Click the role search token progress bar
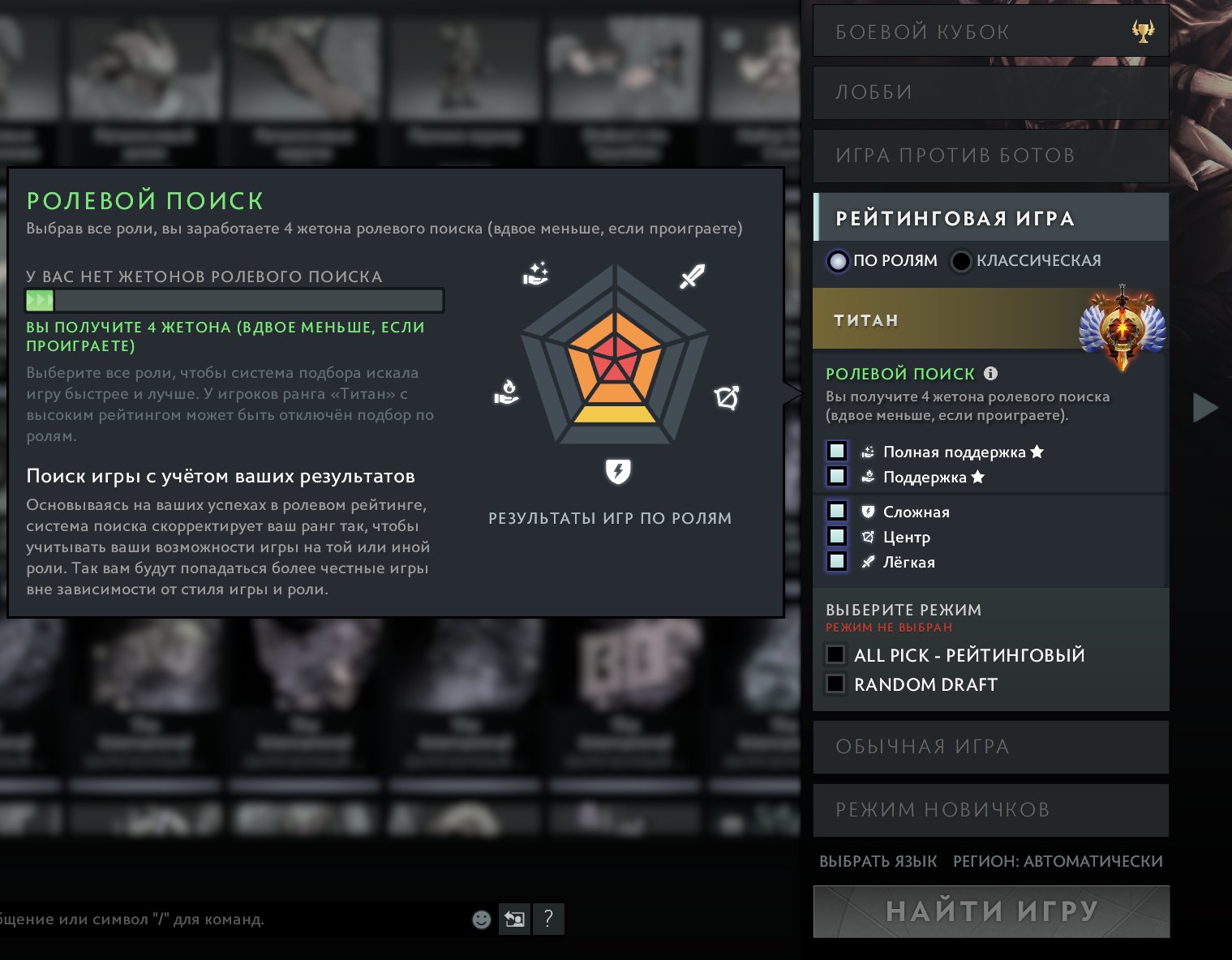 tap(233, 300)
